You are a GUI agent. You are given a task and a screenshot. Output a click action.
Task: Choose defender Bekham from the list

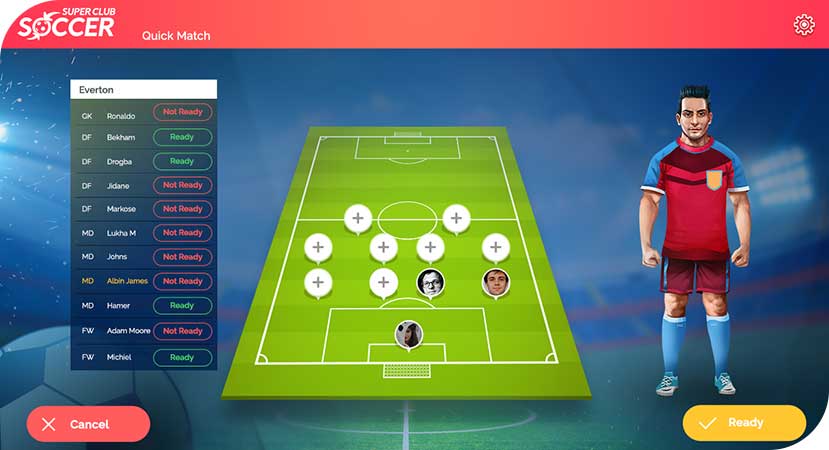(x=121, y=137)
